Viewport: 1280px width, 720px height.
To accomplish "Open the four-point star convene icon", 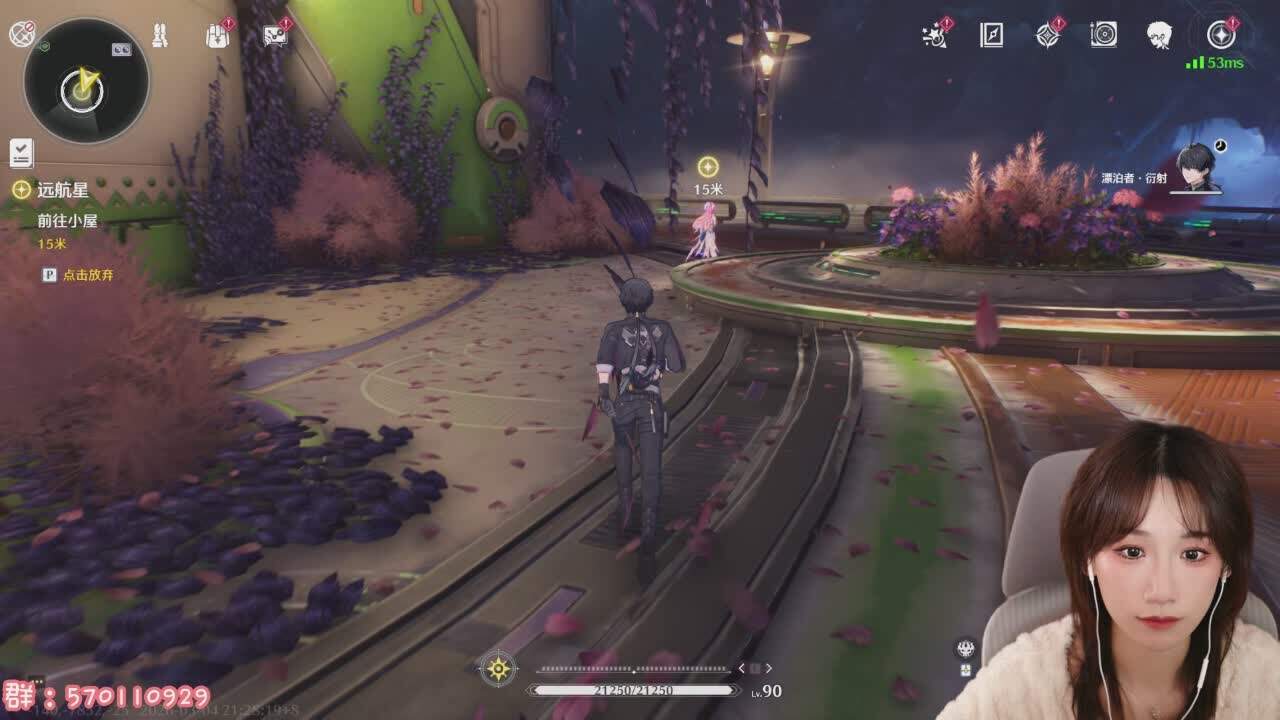I will [1047, 36].
